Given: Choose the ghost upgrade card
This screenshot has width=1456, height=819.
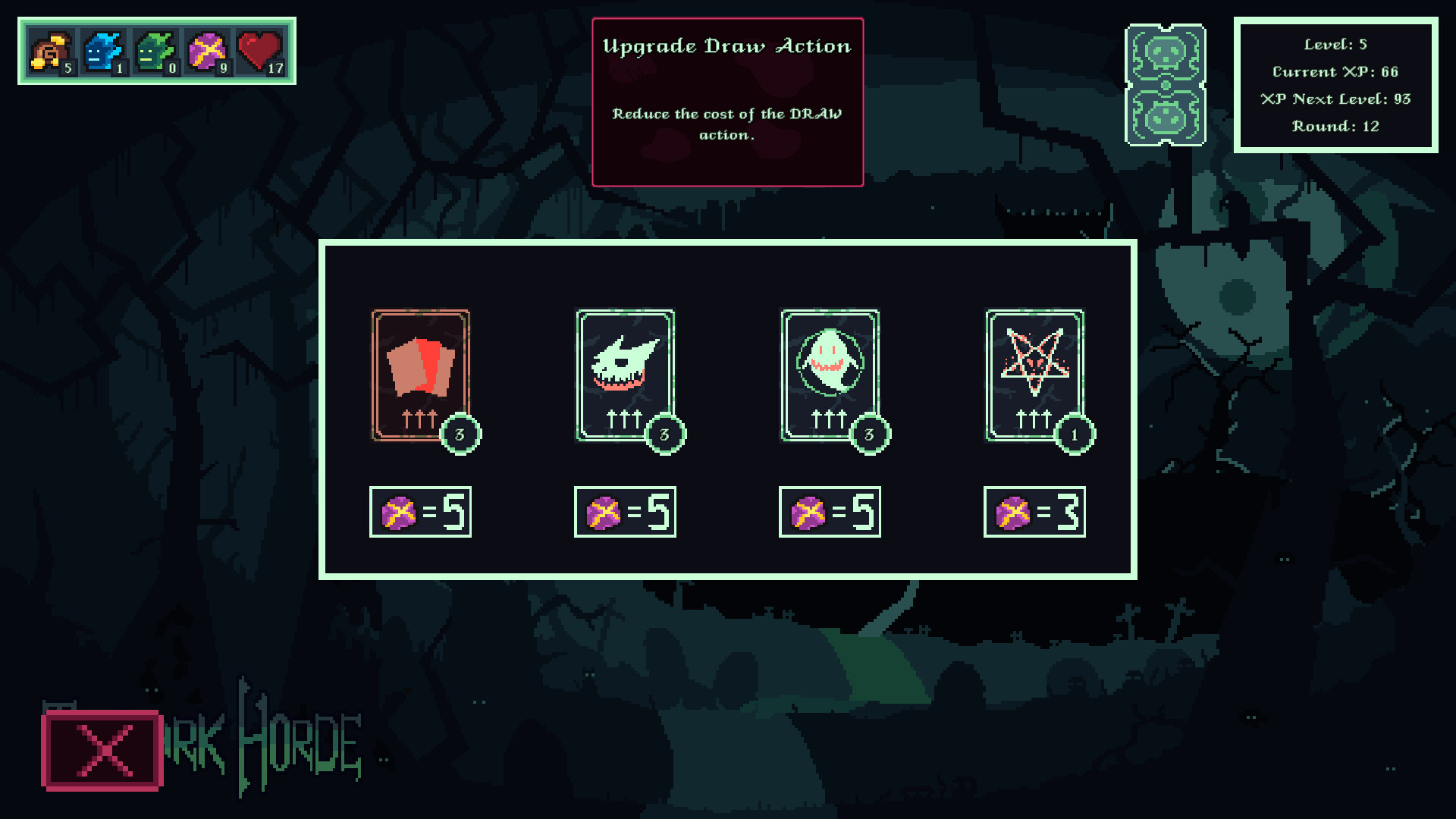Looking at the screenshot, I should [829, 373].
